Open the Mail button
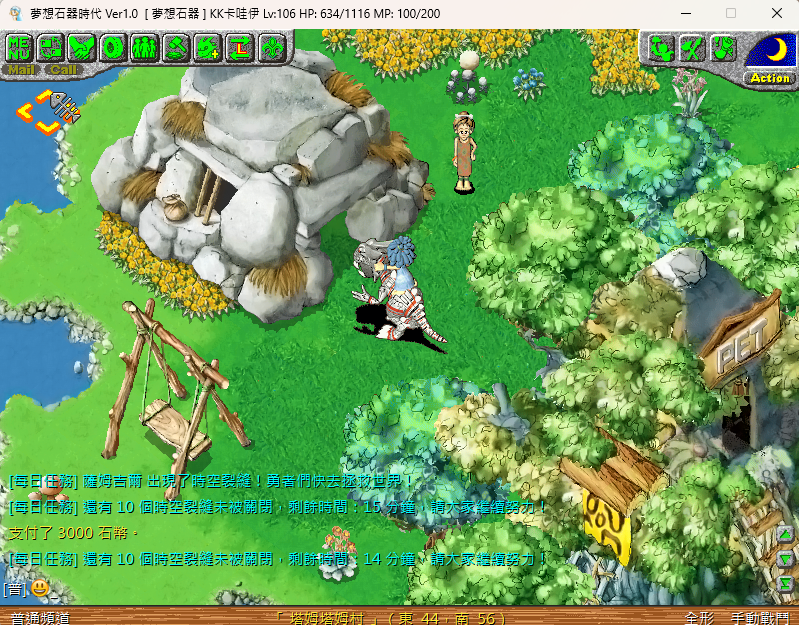This screenshot has height=625, width=799. [21, 70]
